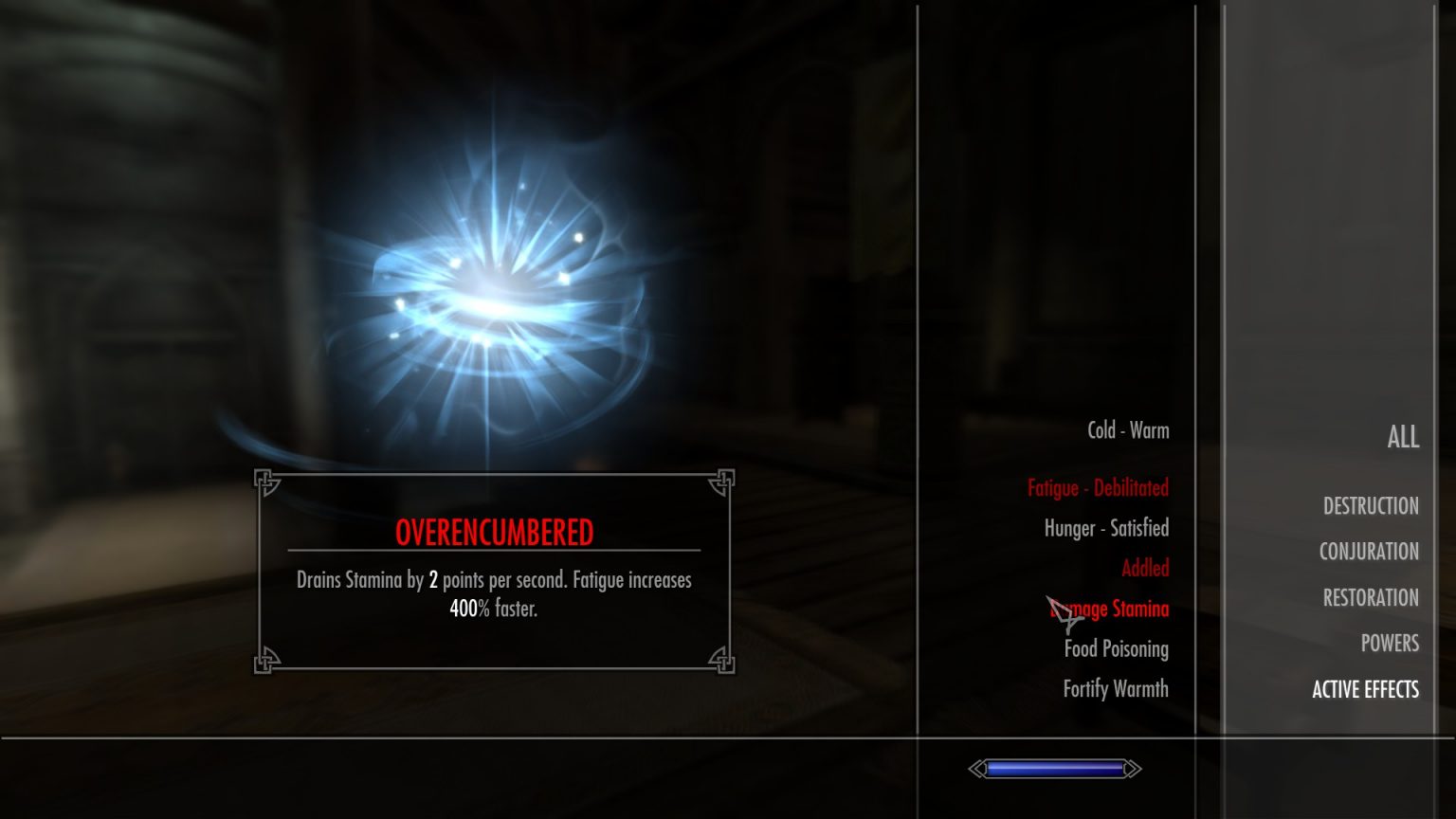Select the Fatigue - Debilitated effect
This screenshot has height=819, width=1456.
coord(1100,488)
